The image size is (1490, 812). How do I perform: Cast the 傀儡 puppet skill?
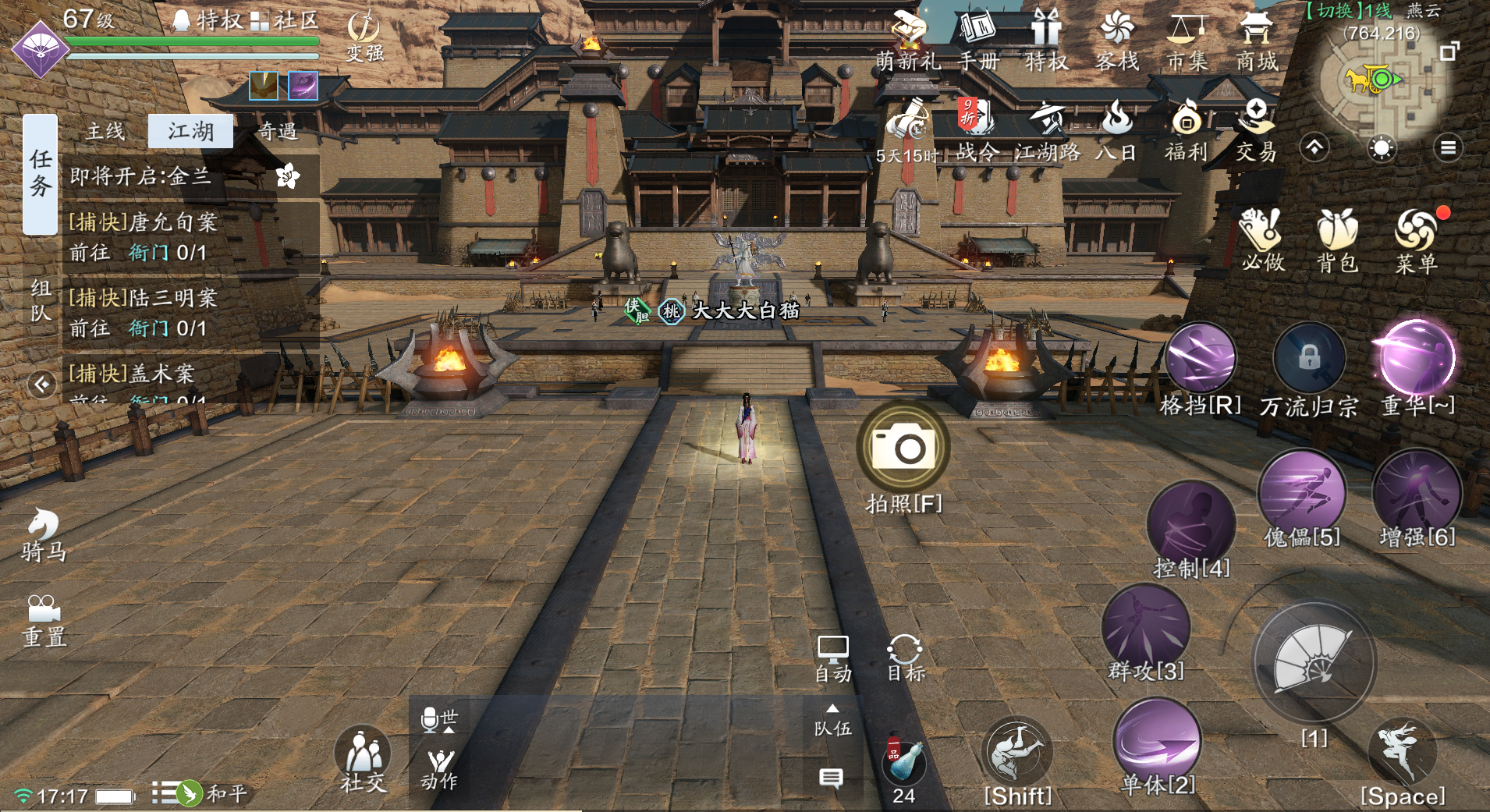1301,493
